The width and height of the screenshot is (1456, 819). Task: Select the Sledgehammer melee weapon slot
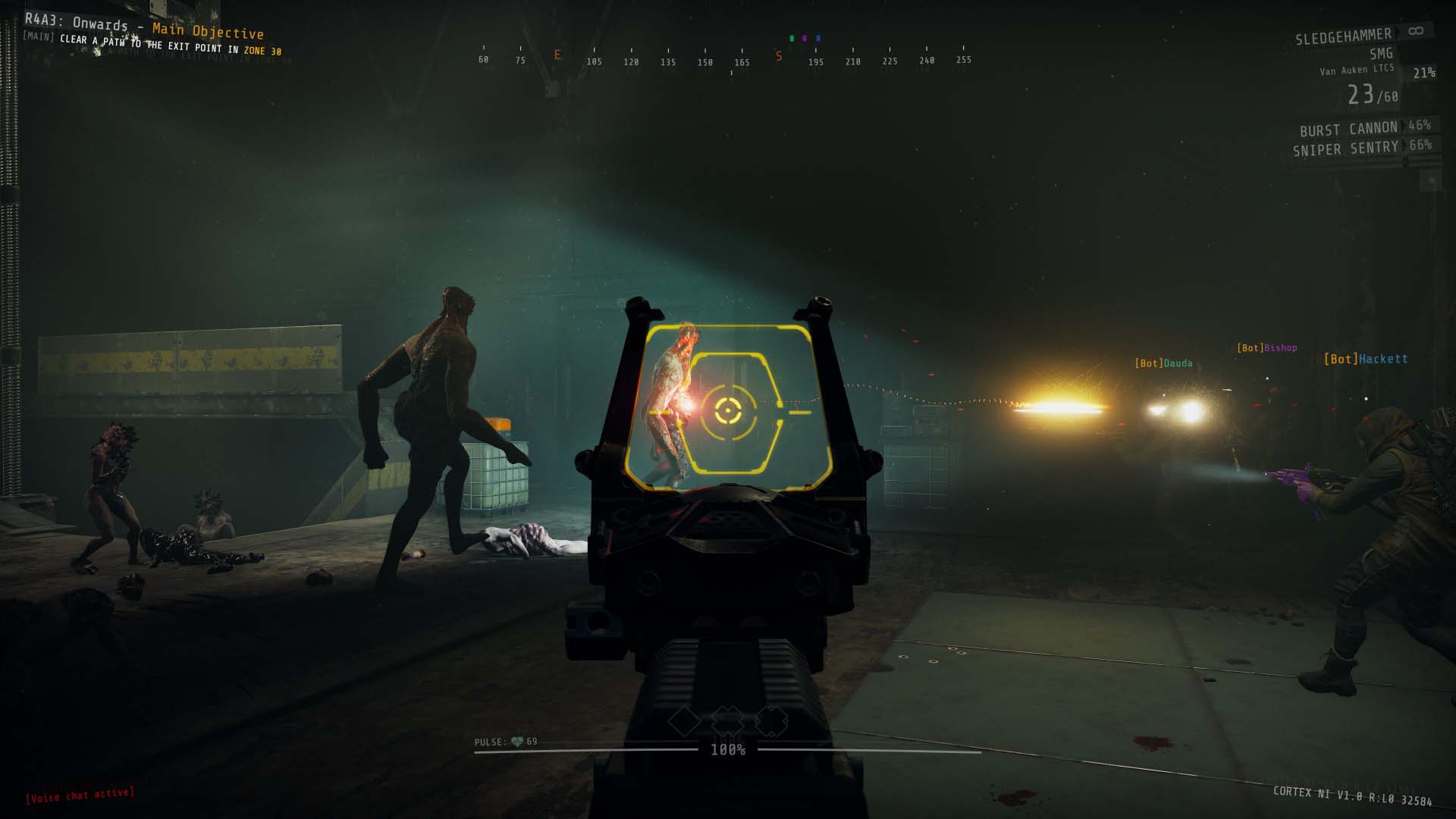point(1343,36)
